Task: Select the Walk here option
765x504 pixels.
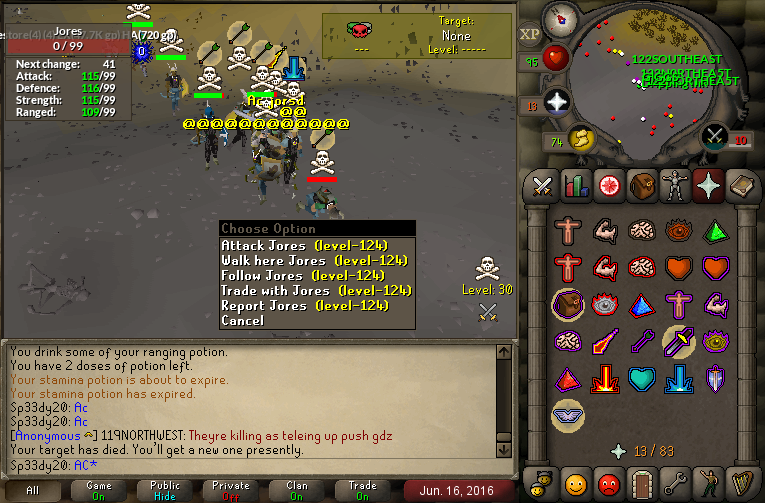Action: [x=313, y=261]
